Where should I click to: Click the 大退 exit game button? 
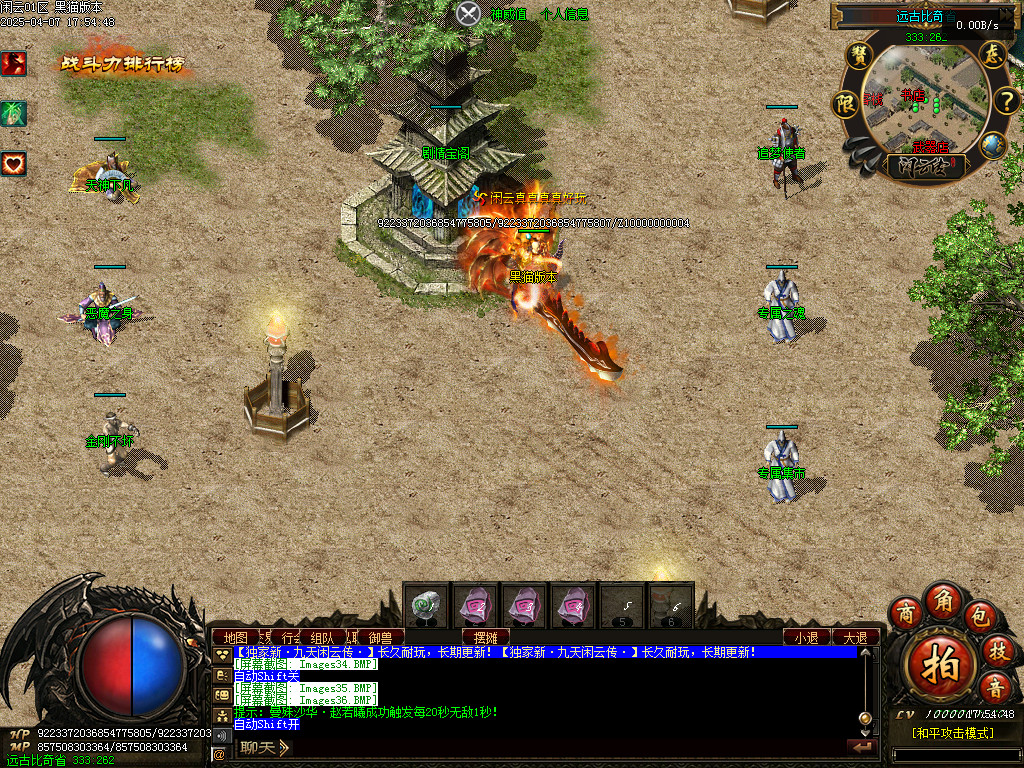[x=855, y=637]
